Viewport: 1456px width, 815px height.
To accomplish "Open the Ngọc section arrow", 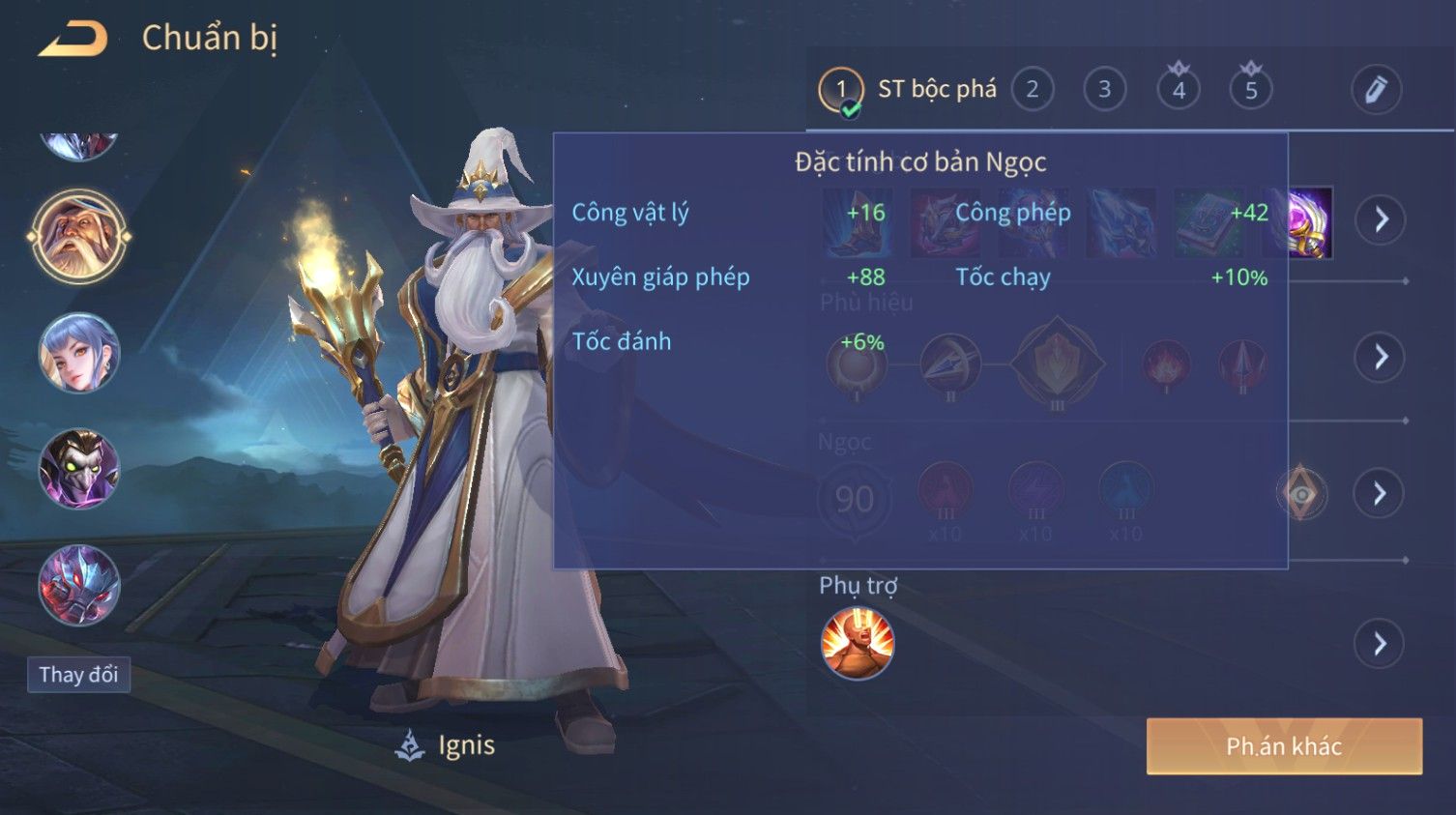I will tap(1380, 494).
